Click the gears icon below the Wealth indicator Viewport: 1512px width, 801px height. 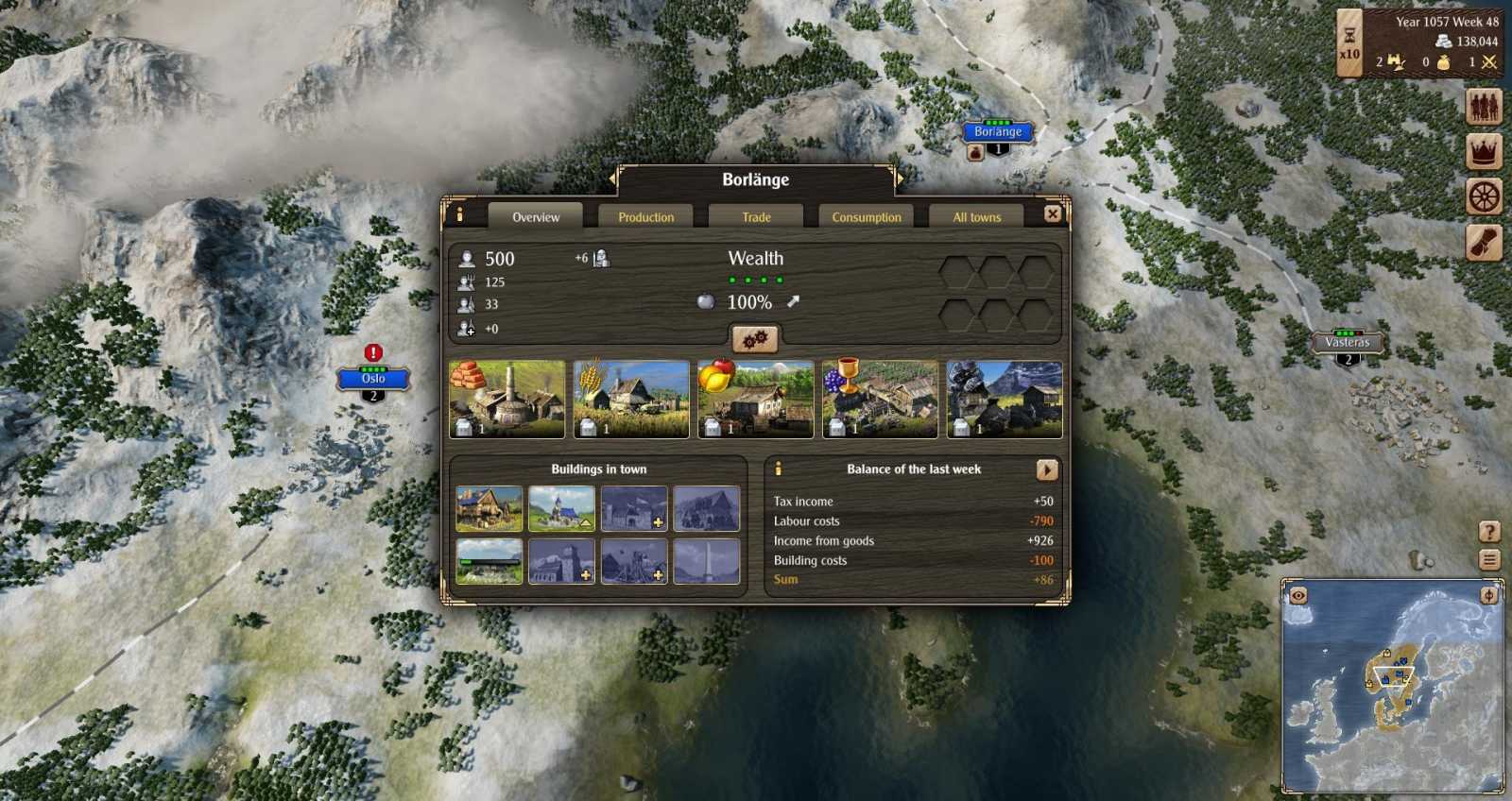pos(753,339)
